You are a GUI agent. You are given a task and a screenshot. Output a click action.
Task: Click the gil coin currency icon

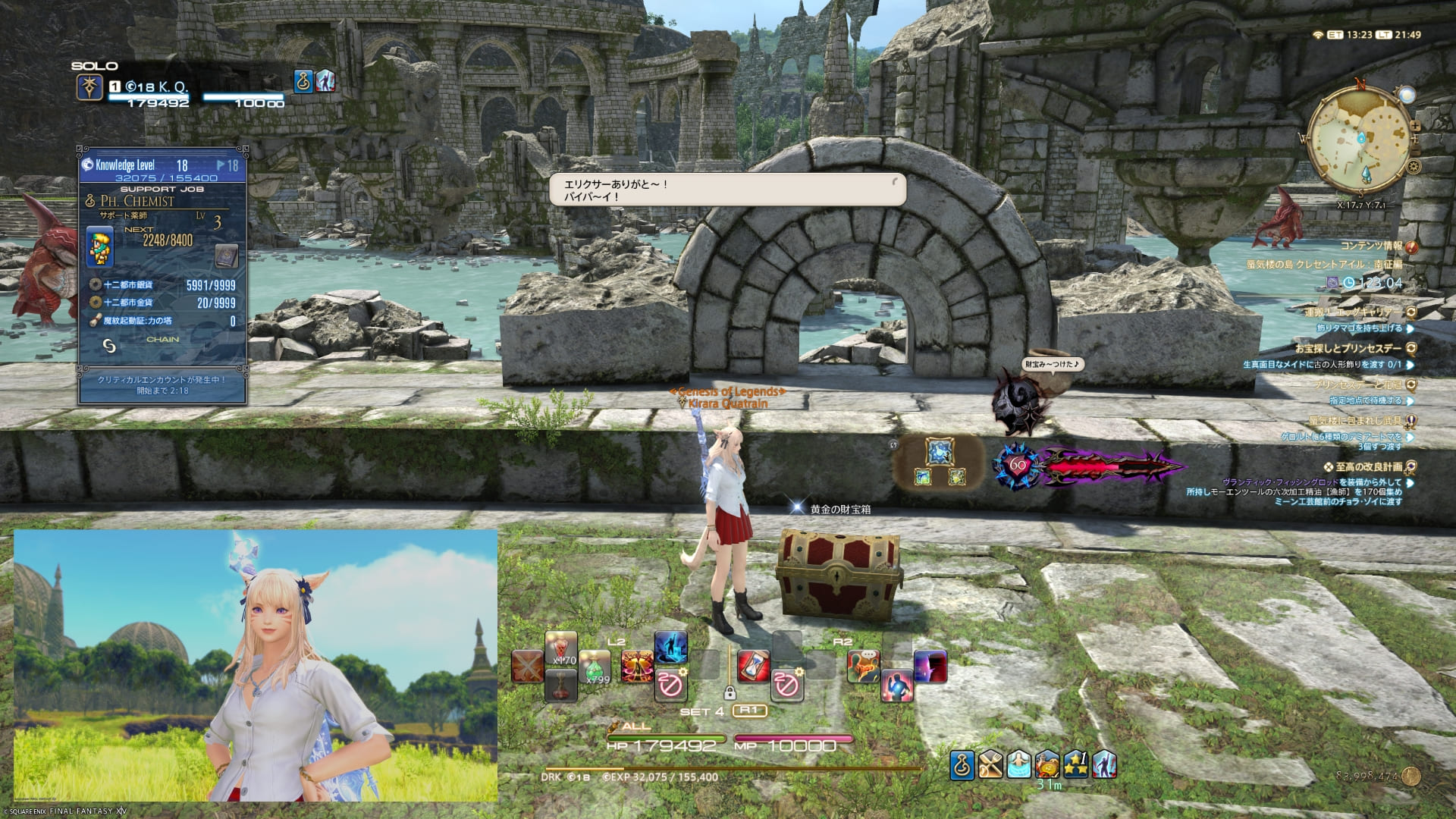(x=1411, y=776)
